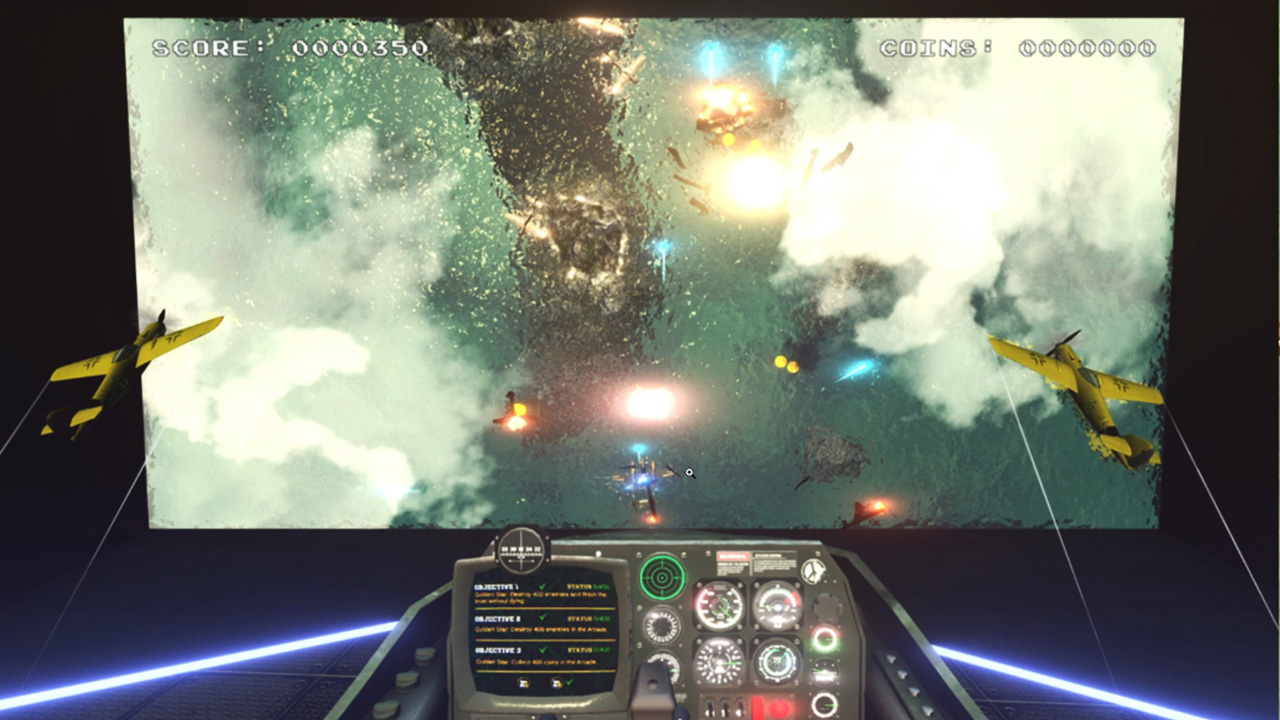1280x720 pixels.
Task: Select the Objective 2 arcade enemies entry
Action: (x=542, y=627)
